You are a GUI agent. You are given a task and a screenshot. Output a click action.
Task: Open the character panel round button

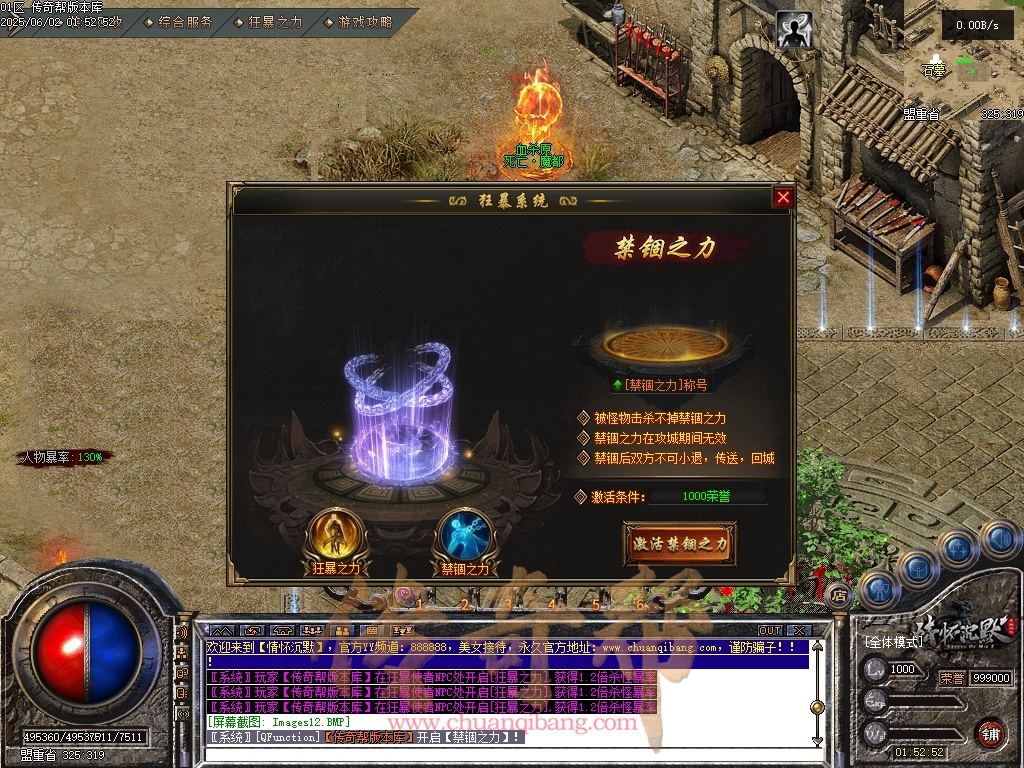tap(879, 589)
